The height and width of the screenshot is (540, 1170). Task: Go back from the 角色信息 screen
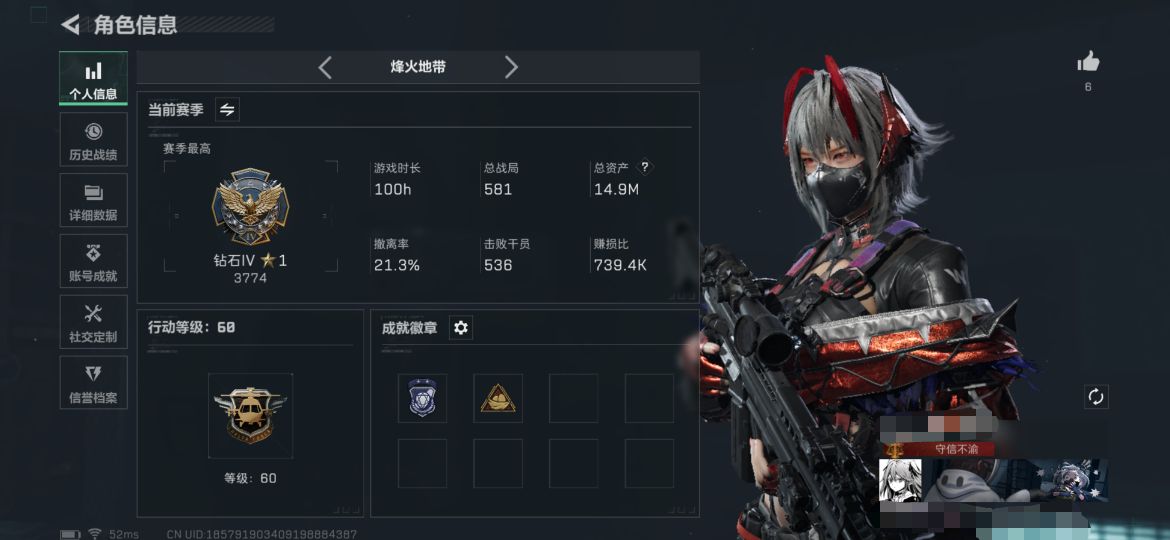[71, 25]
